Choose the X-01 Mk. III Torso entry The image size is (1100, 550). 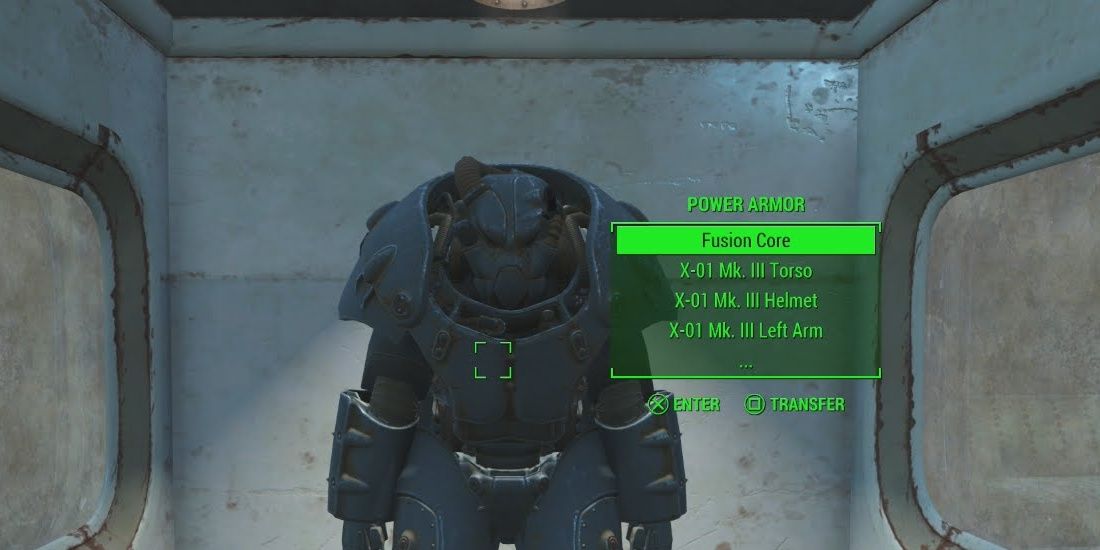pos(745,270)
